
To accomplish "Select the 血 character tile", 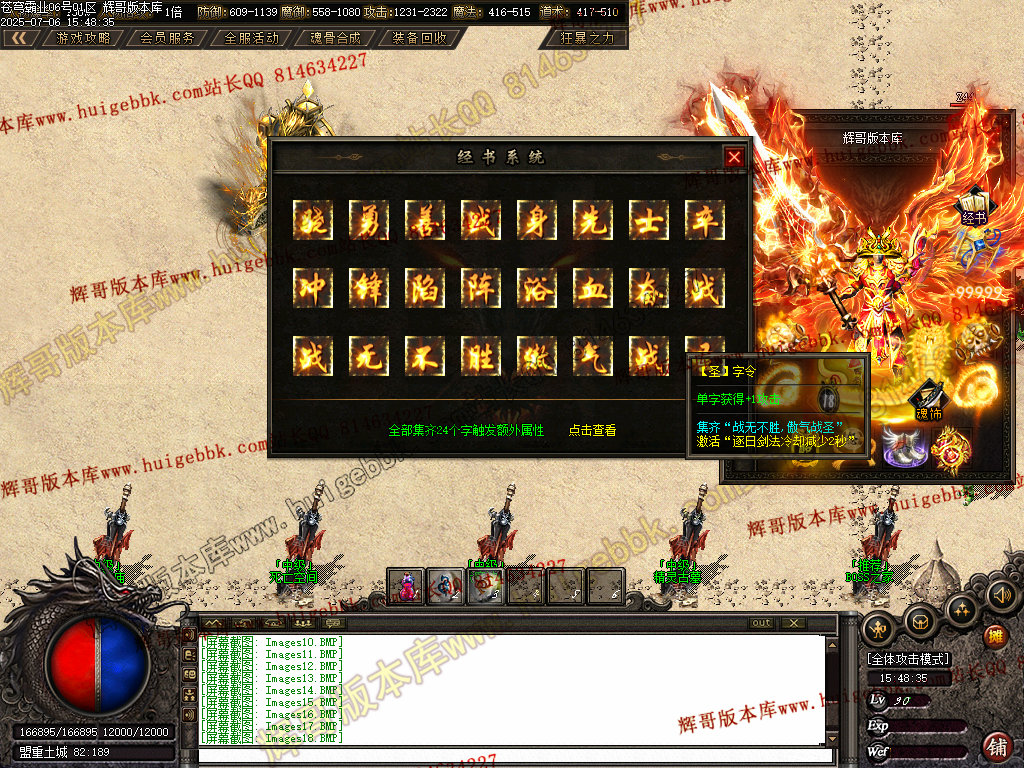I will point(592,288).
